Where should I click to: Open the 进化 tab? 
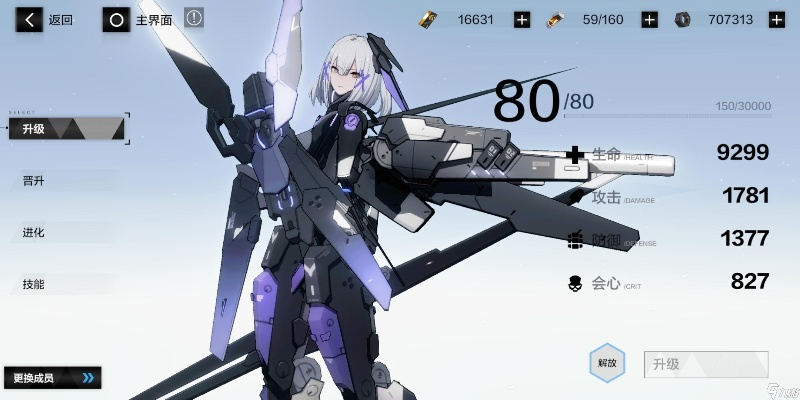click(34, 233)
